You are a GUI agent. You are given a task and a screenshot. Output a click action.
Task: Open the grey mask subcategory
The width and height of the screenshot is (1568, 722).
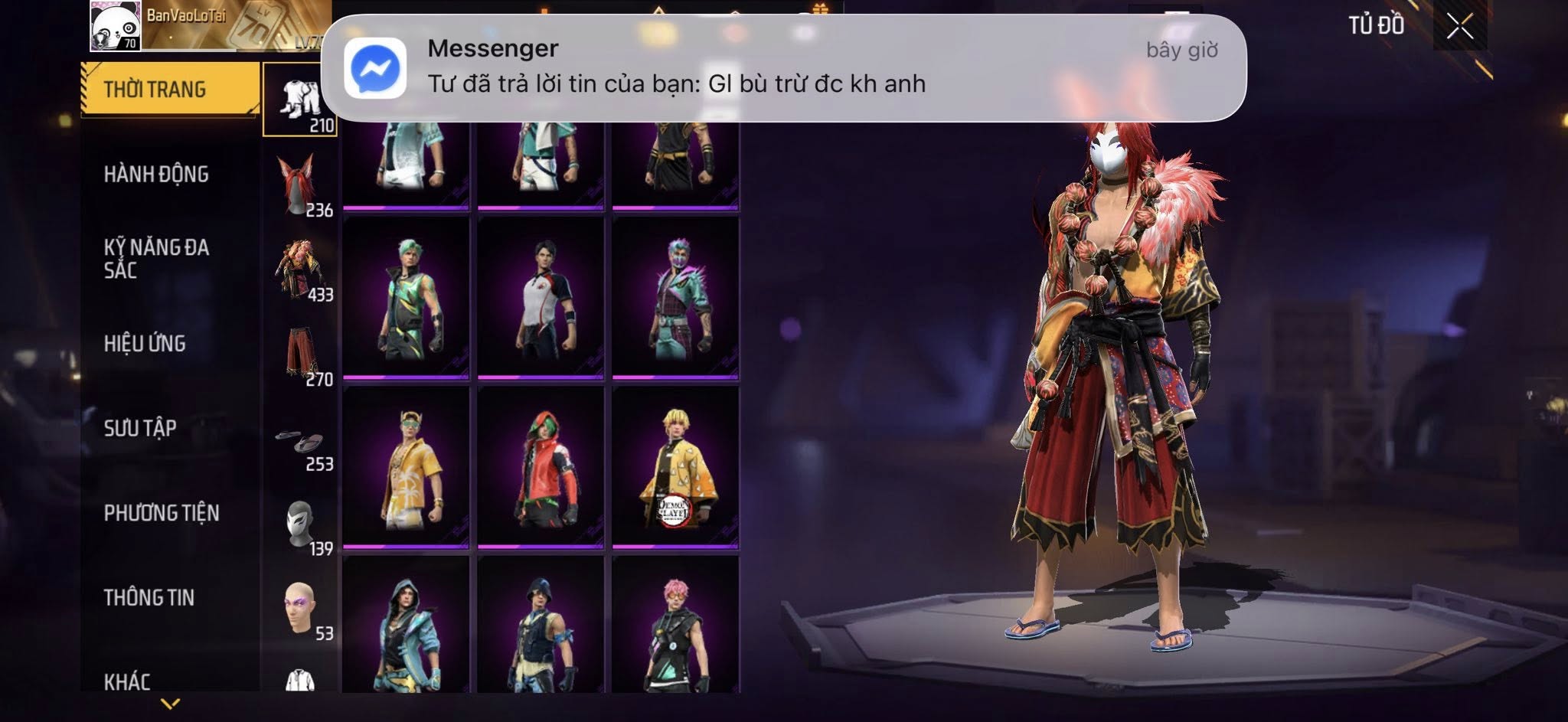pyautogui.click(x=300, y=525)
